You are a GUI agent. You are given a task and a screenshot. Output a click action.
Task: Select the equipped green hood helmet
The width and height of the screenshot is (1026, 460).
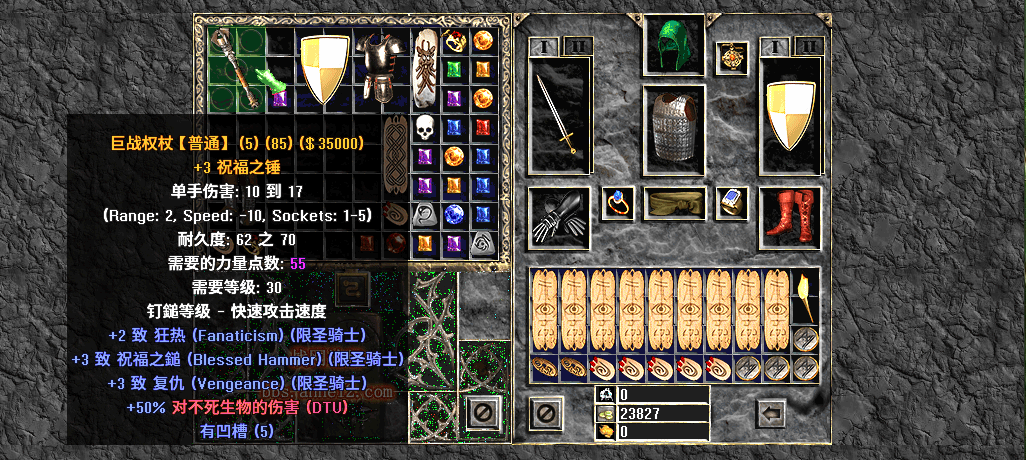(674, 46)
